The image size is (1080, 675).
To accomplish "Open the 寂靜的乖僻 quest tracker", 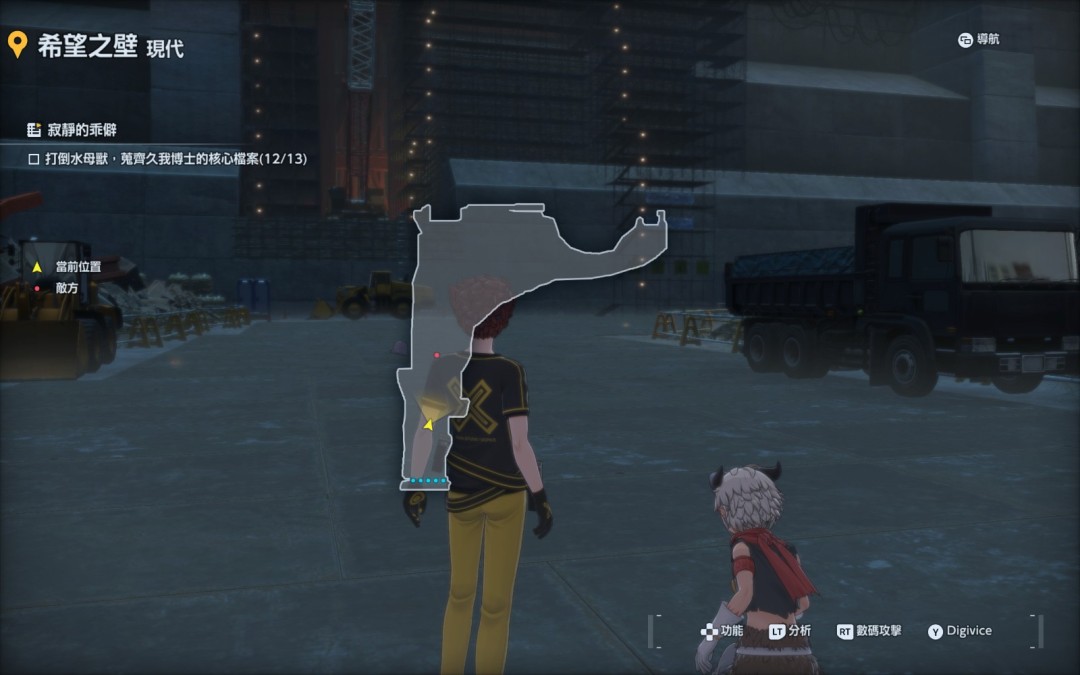I will click(82, 130).
